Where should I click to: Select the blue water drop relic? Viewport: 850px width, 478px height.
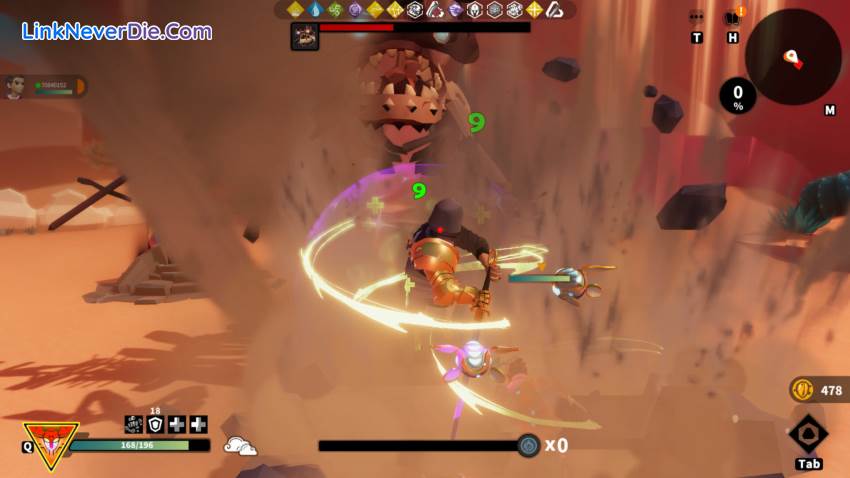pos(316,10)
